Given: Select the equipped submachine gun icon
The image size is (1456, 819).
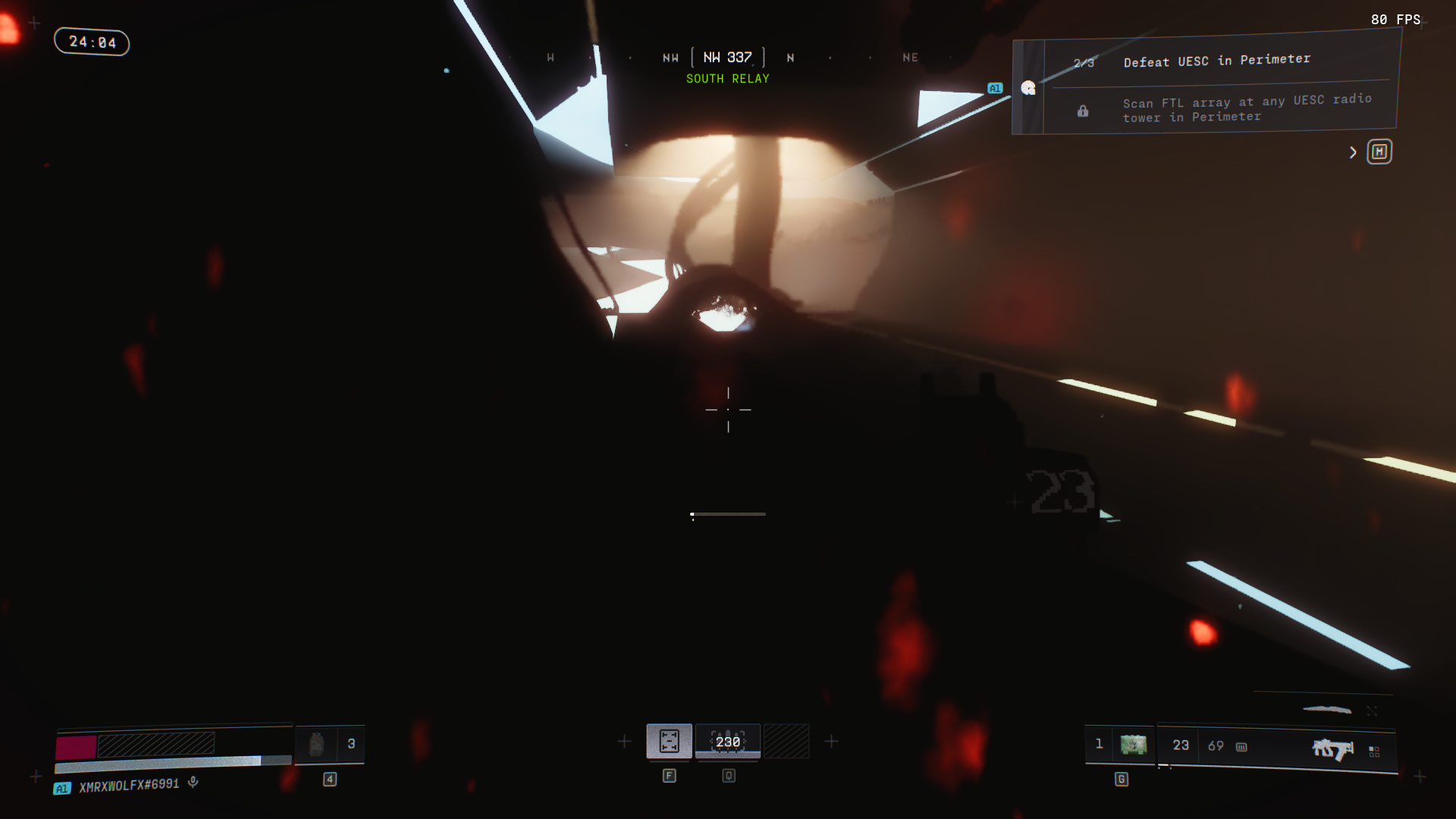Looking at the screenshot, I should (1332, 749).
